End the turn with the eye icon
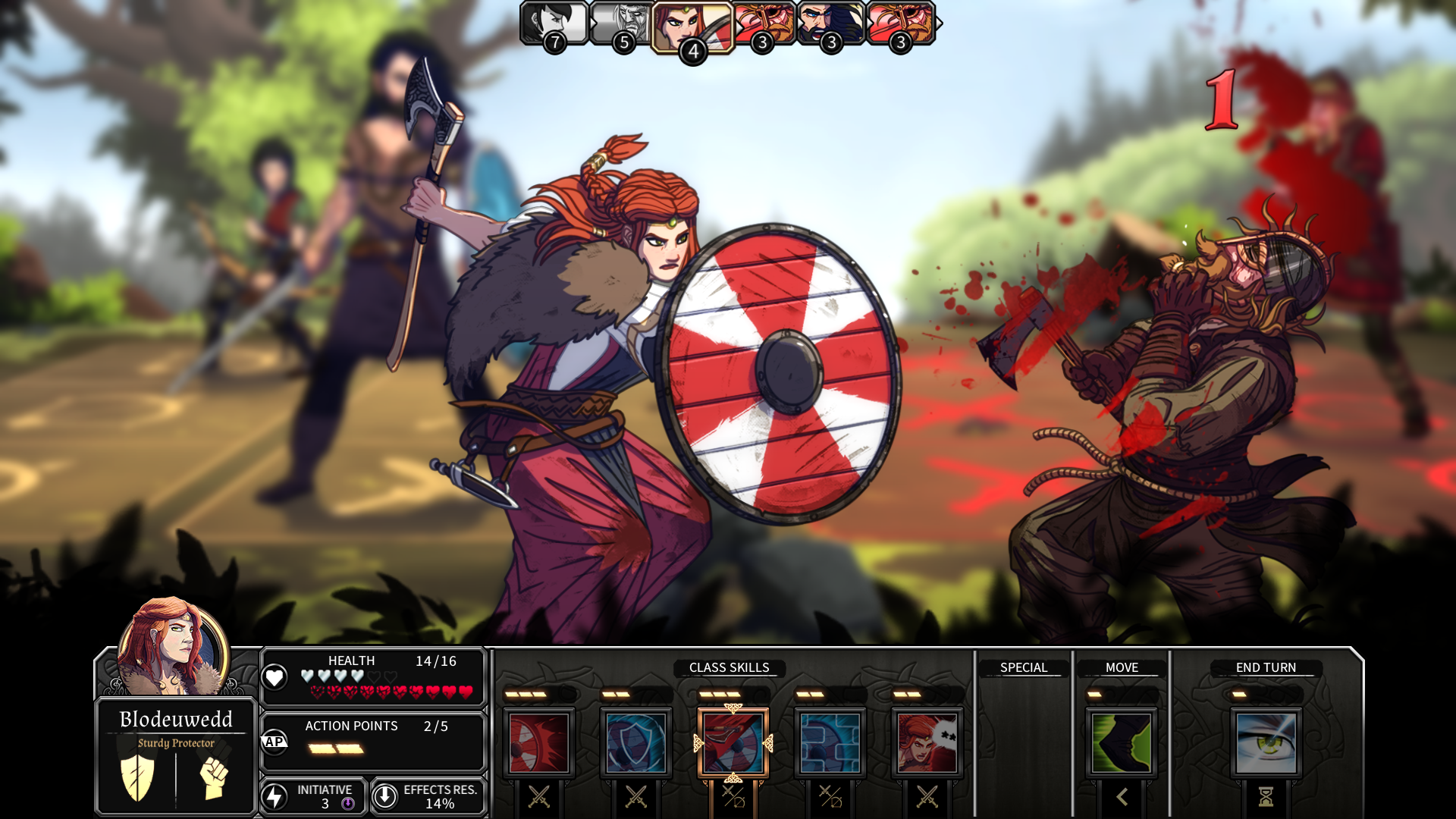The image size is (1456, 819). pyautogui.click(x=1266, y=743)
